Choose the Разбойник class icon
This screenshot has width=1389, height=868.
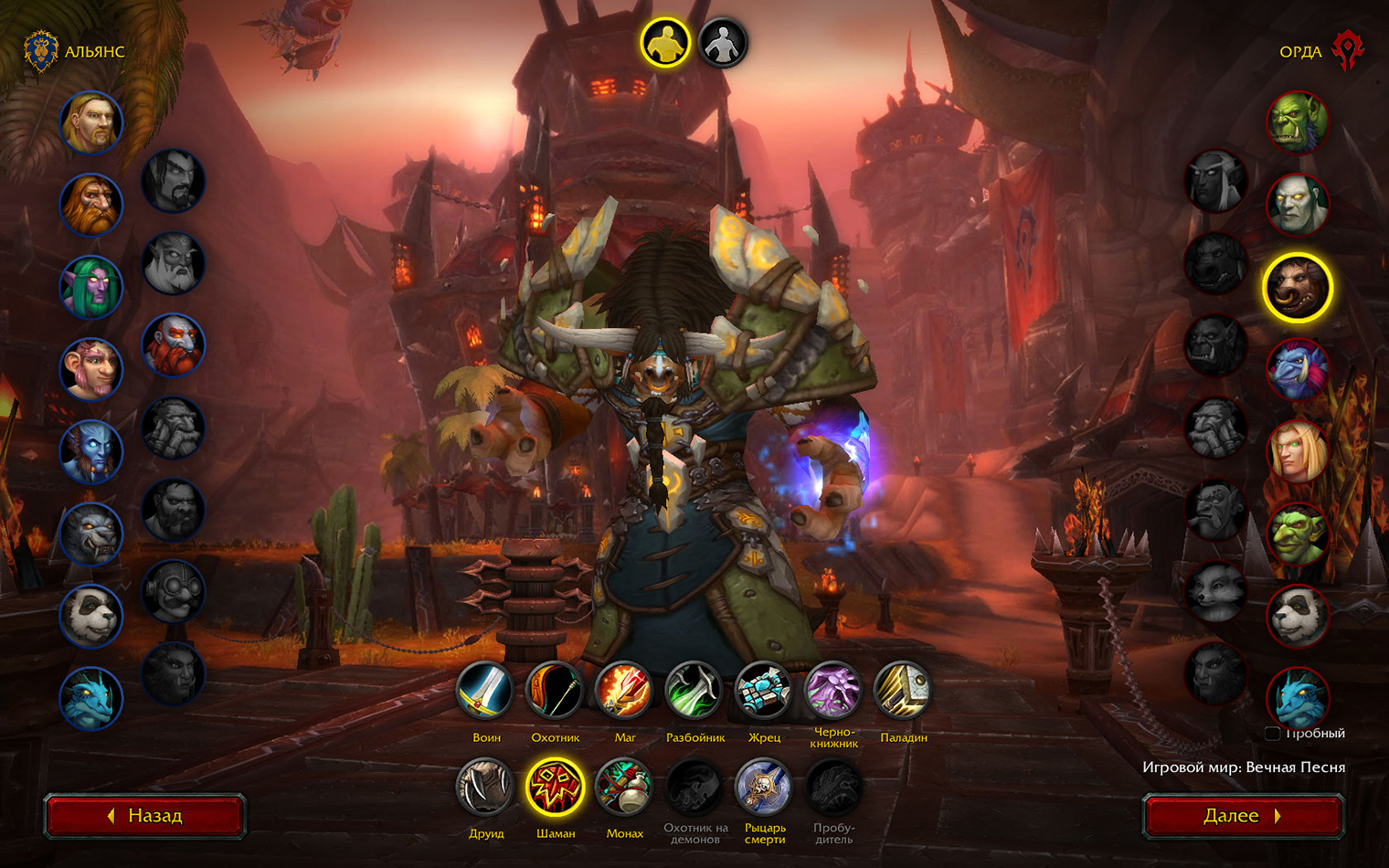[694, 692]
